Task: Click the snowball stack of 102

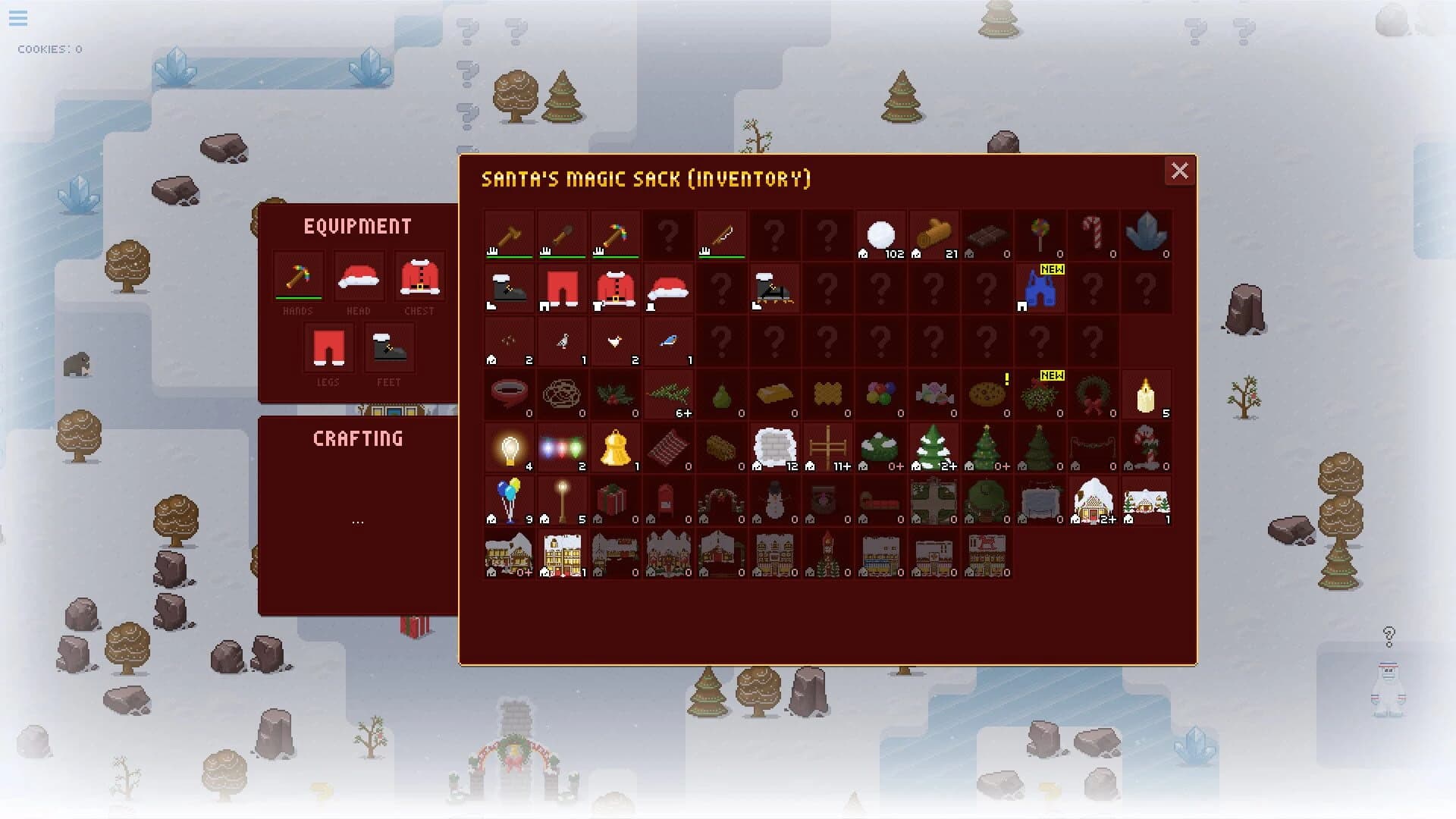Action: tap(880, 234)
